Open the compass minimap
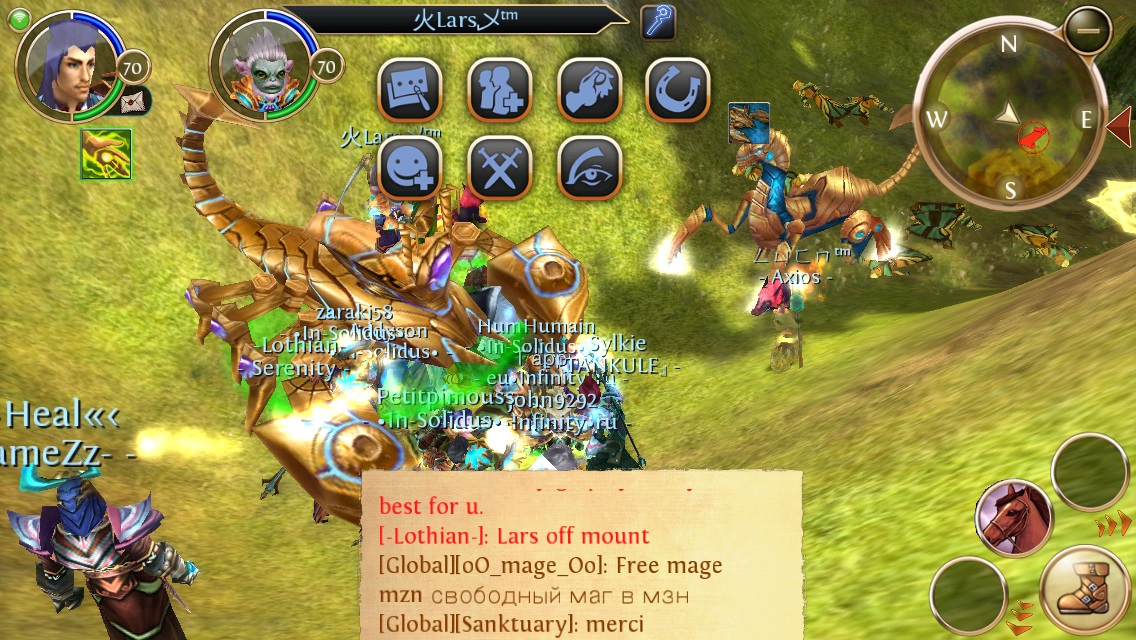The width and height of the screenshot is (1136, 640). coord(1010,118)
